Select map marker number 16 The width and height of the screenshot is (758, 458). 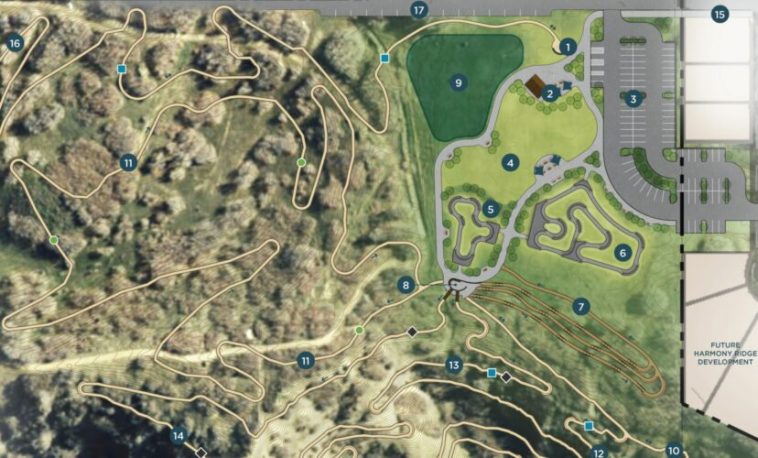pyautogui.click(x=14, y=43)
